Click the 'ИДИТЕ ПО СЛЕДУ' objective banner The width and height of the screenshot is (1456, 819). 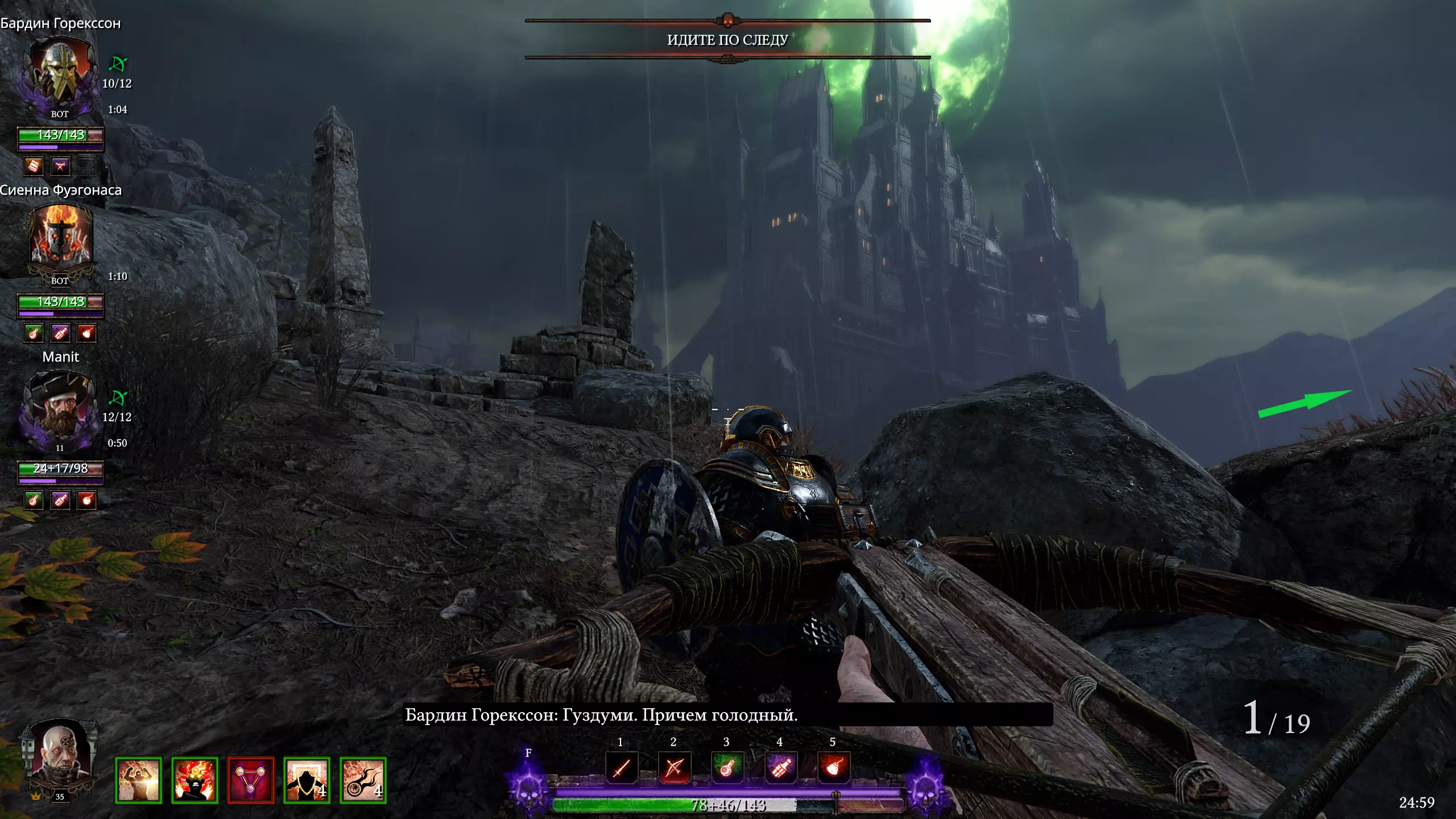727,40
